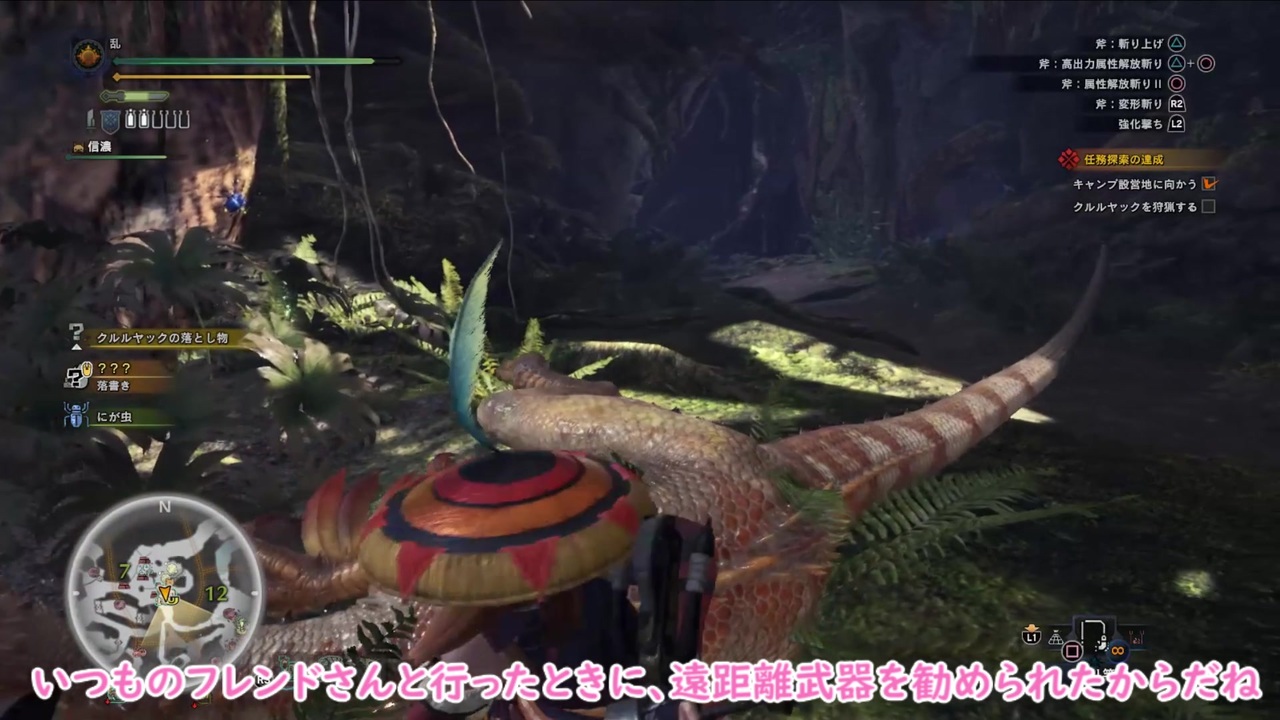The width and height of the screenshot is (1280, 720).
Task: Uncheck the completed キャンプ設営地に向かう objective
Action: 1208,183
